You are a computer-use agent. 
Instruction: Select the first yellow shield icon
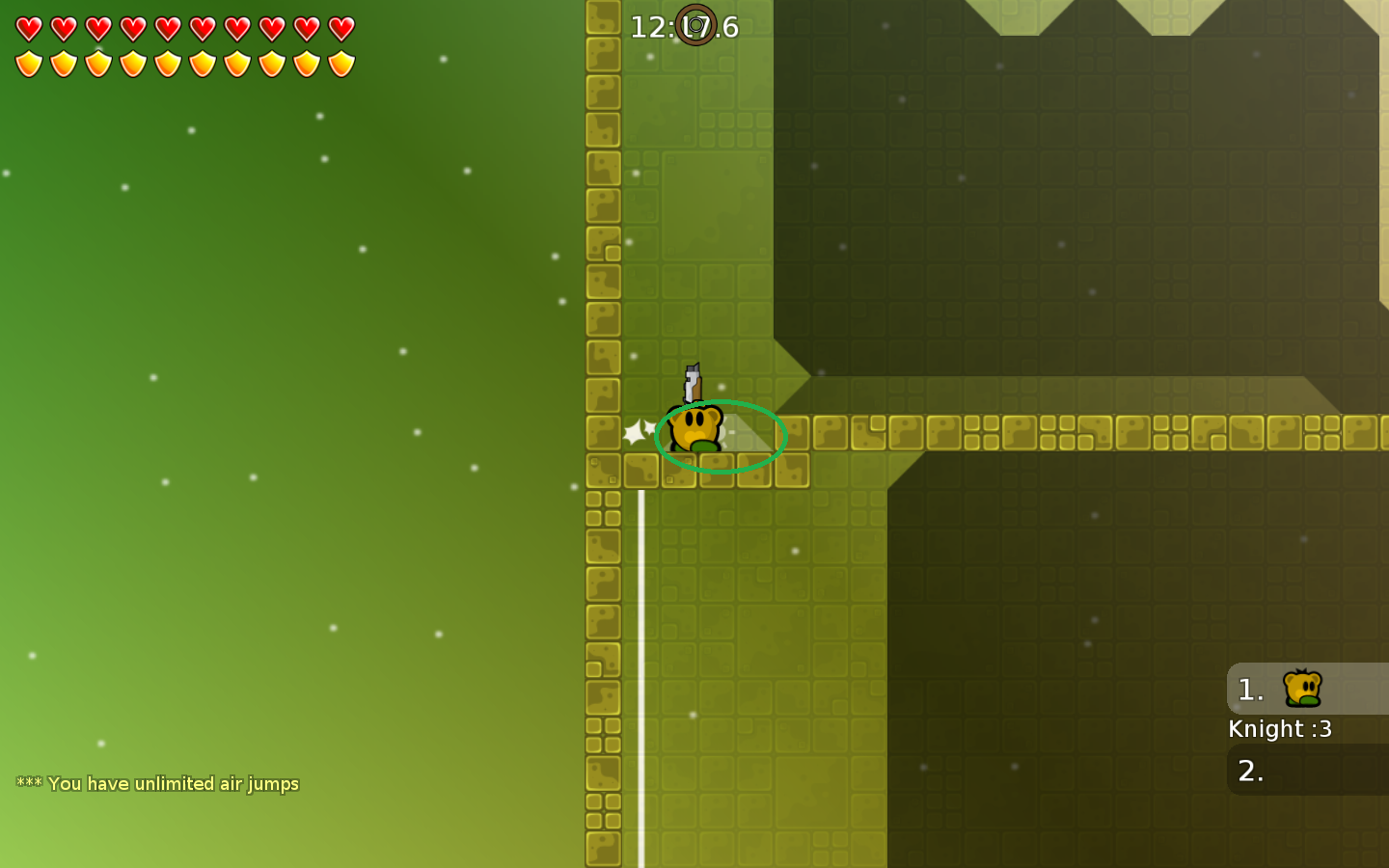click(27, 63)
